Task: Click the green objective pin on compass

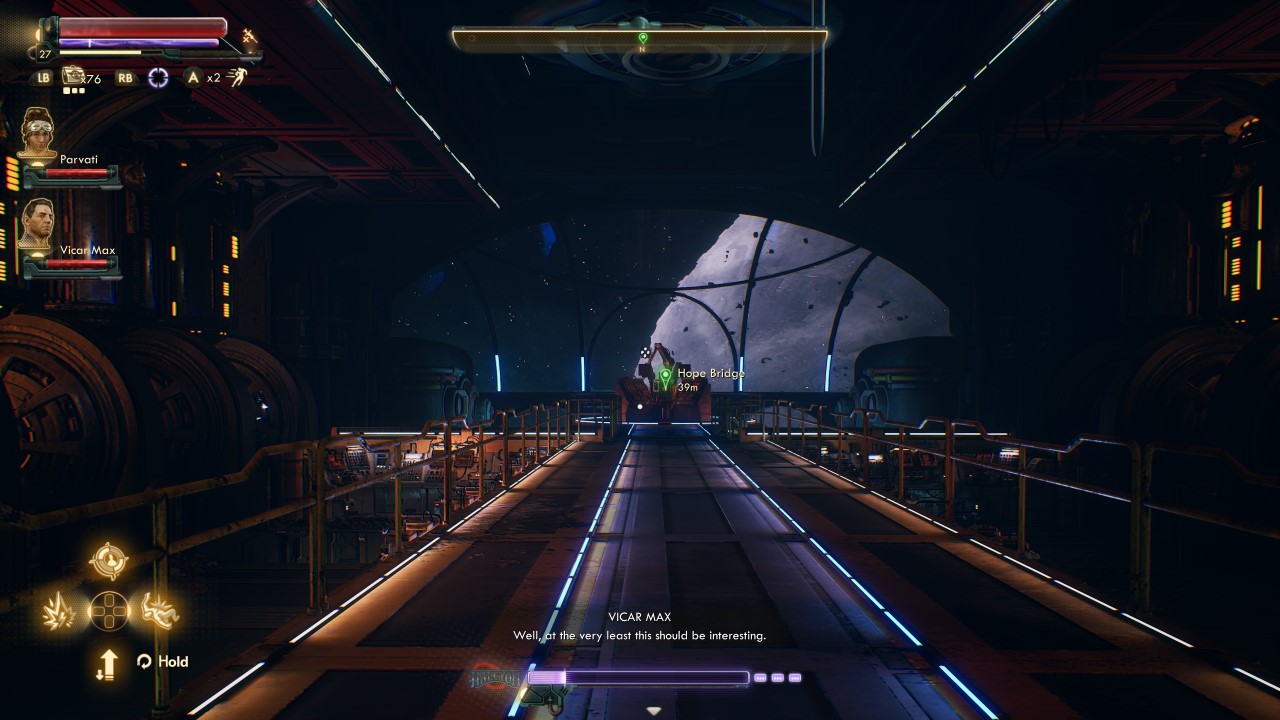Action: [x=643, y=38]
